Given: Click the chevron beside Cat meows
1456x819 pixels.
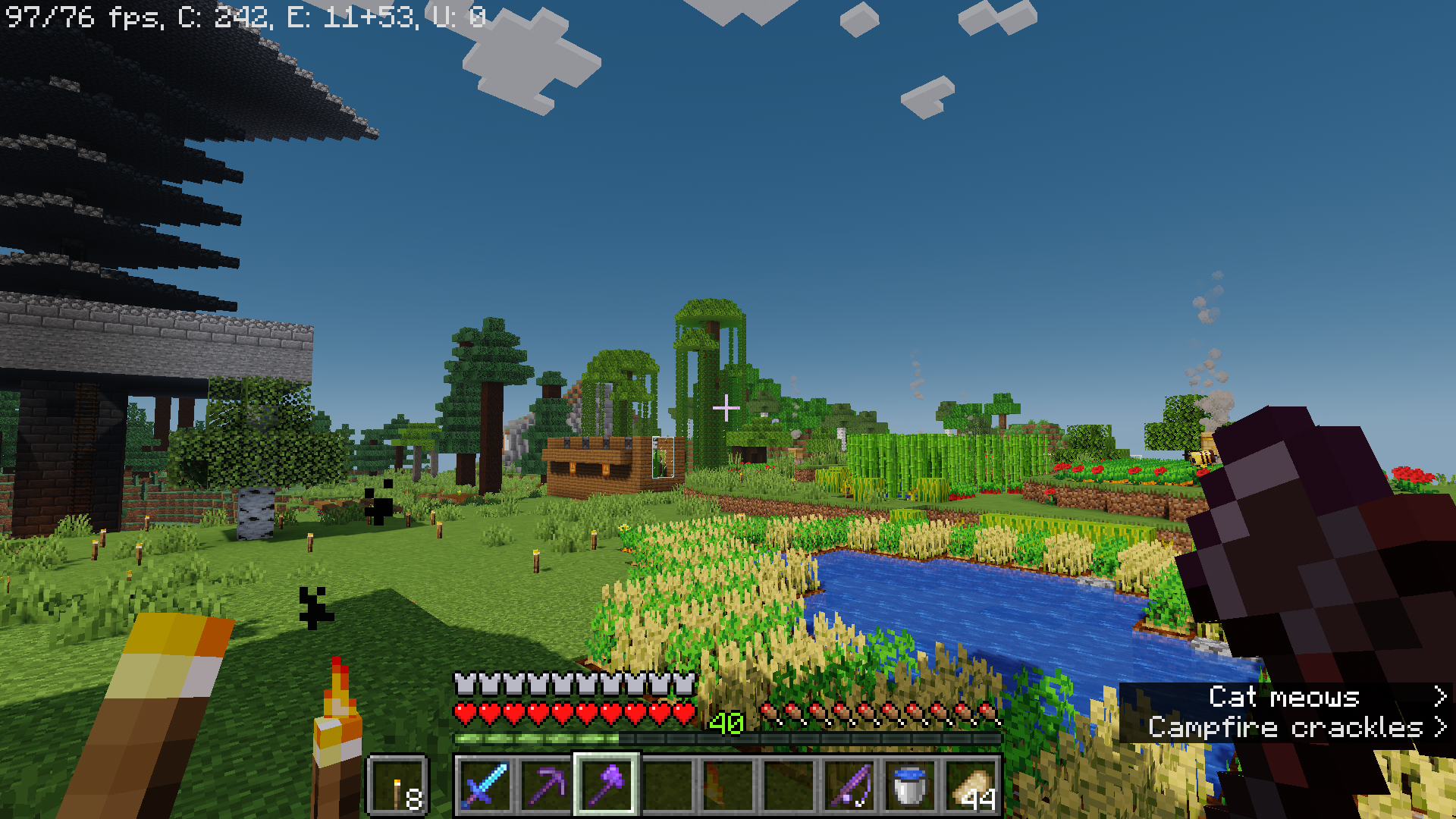Looking at the screenshot, I should pos(1439,698).
